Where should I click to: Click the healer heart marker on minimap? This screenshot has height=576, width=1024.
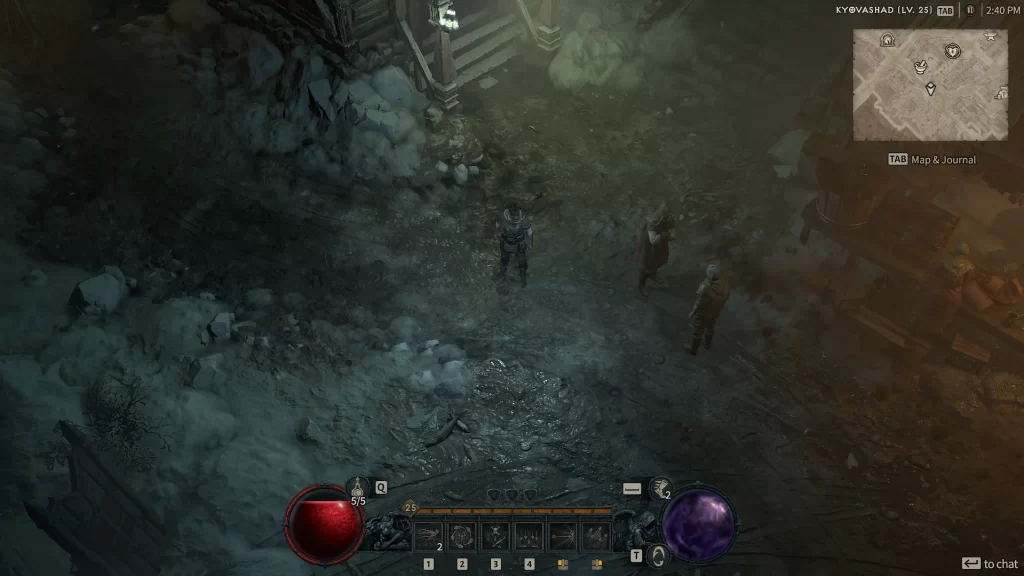coord(953,50)
